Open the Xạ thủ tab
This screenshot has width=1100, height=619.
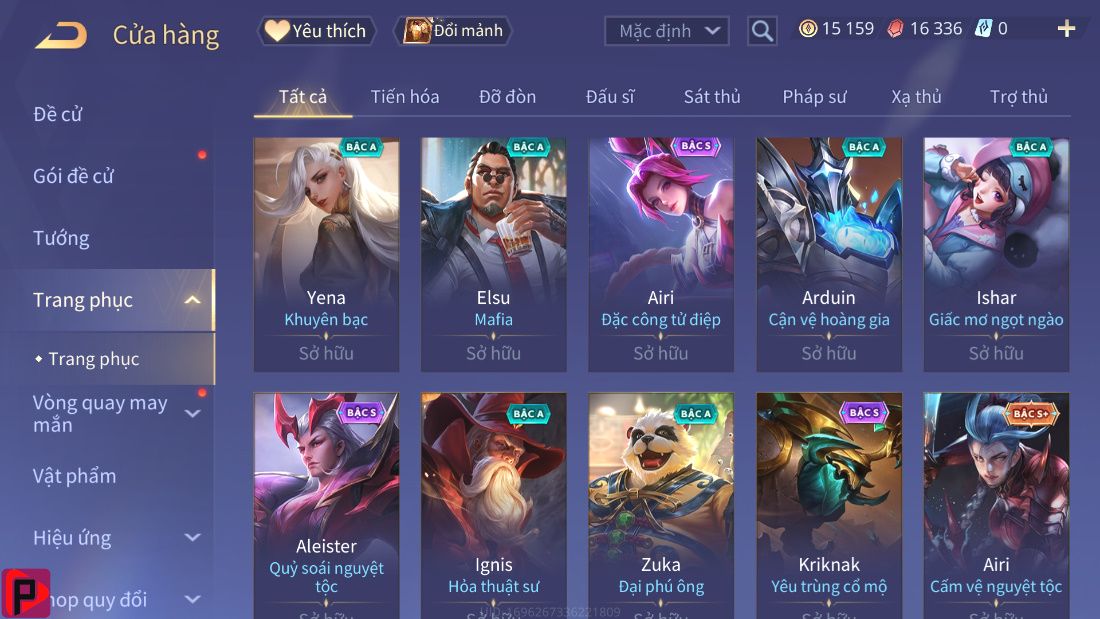pos(916,97)
